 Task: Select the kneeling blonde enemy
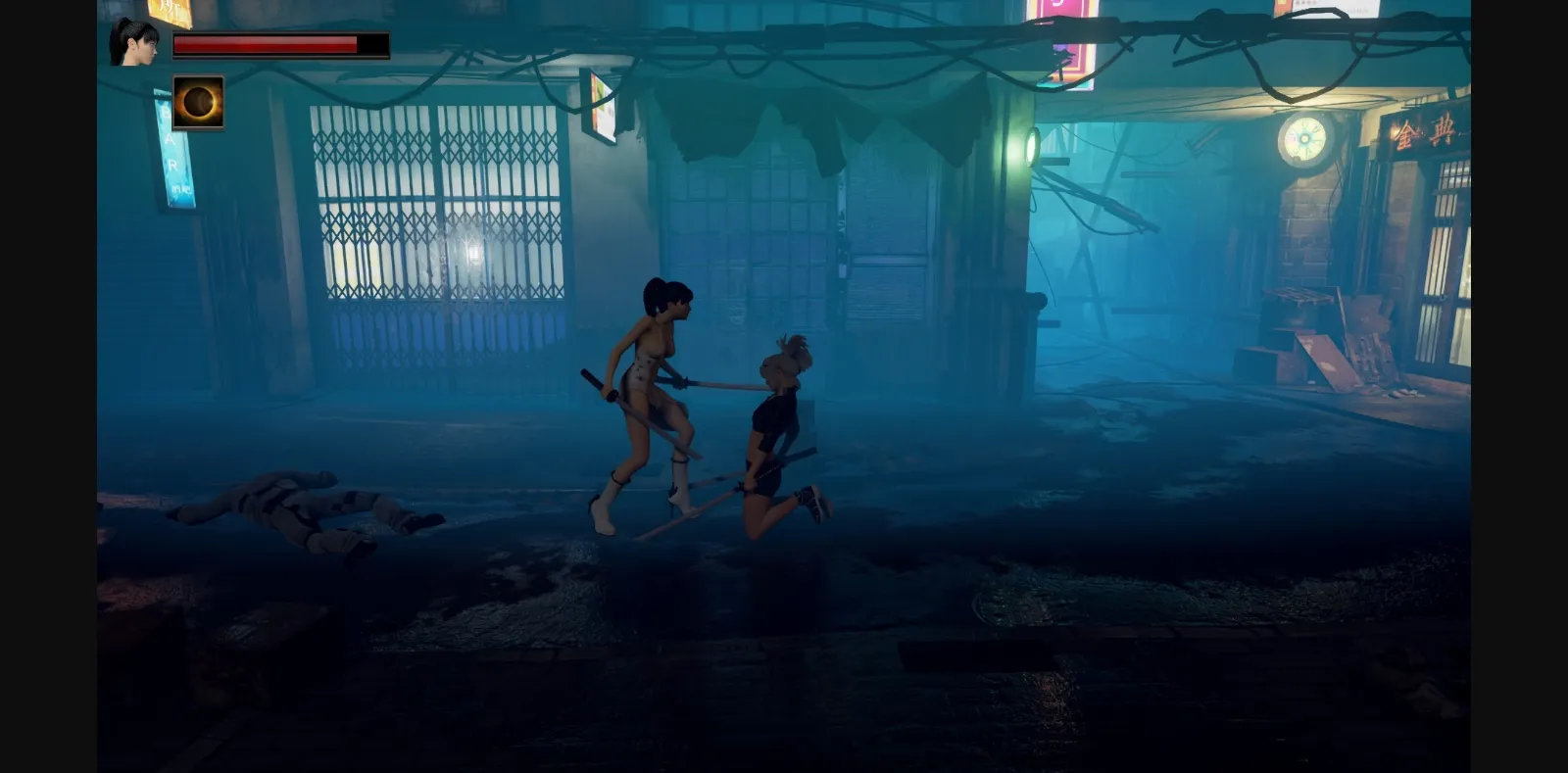(774, 421)
